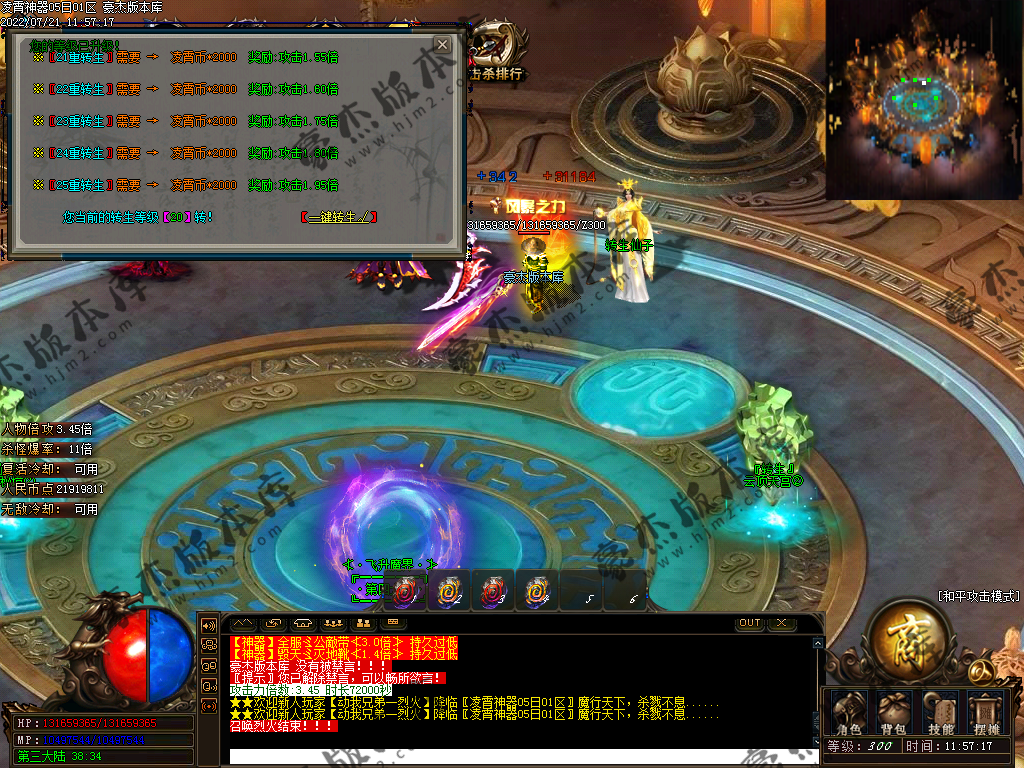Image resolution: width=1024 pixels, height=768 pixels.
Task: Open the 背包 backpack
Action: 892,713
